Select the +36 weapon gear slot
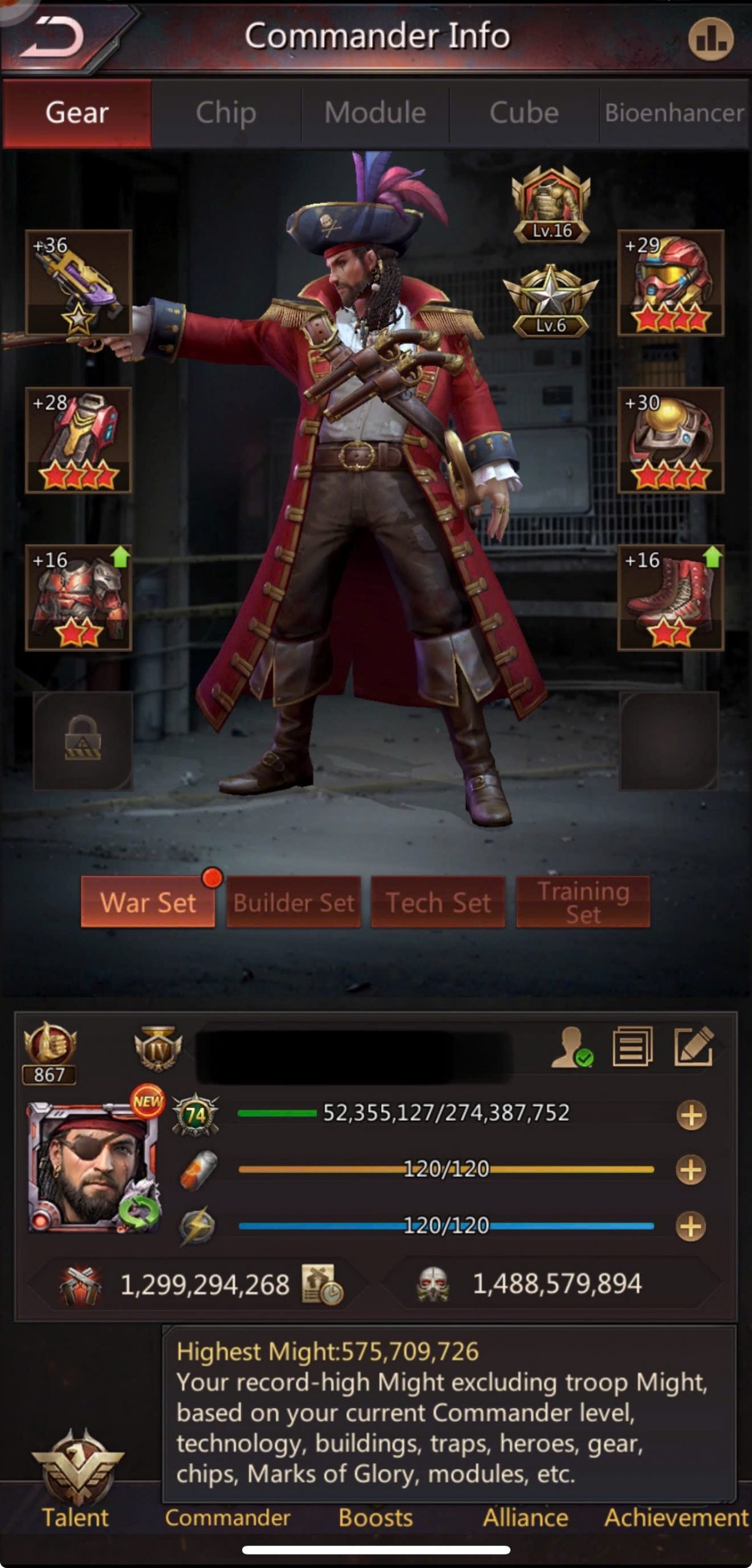752x1568 pixels. pyautogui.click(x=78, y=283)
